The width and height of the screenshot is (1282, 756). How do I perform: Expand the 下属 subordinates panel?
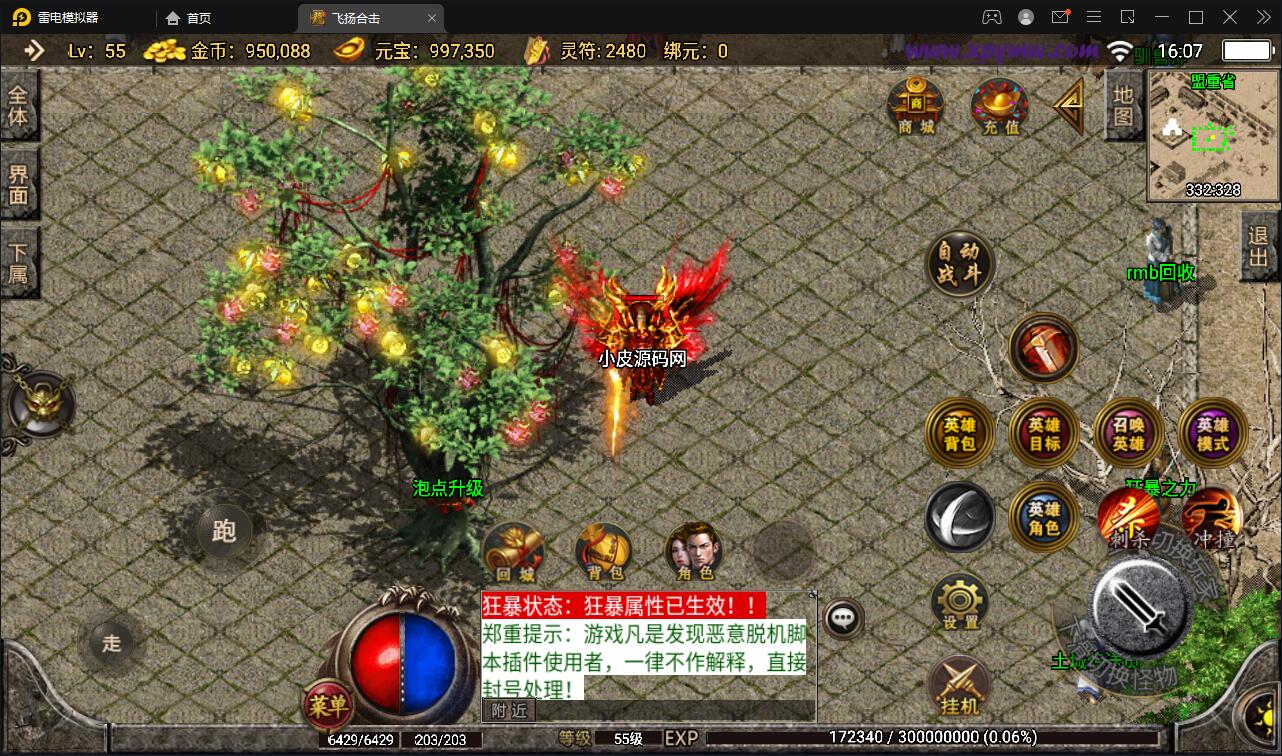[x=18, y=261]
